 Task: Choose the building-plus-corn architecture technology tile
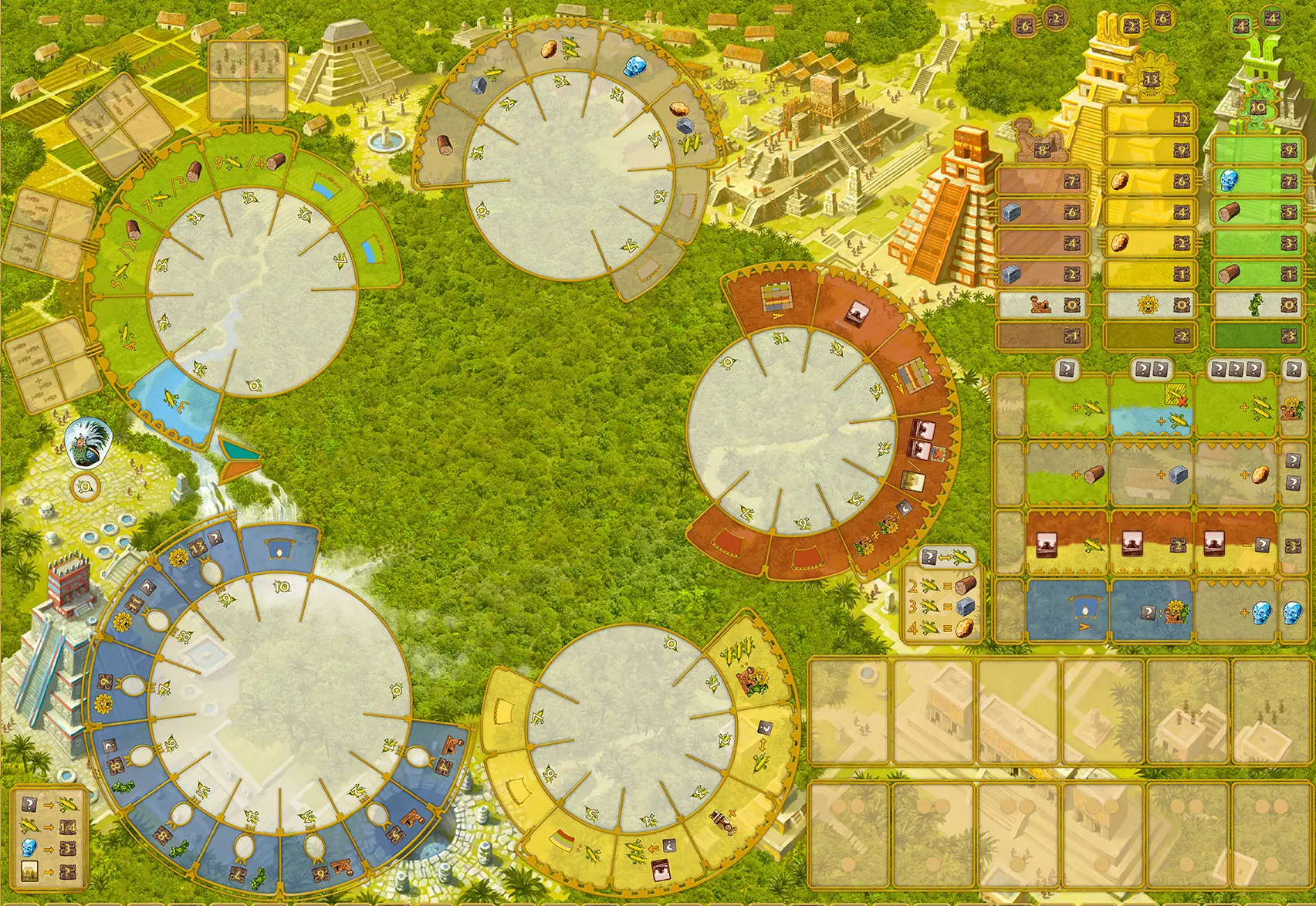pos(1067,544)
